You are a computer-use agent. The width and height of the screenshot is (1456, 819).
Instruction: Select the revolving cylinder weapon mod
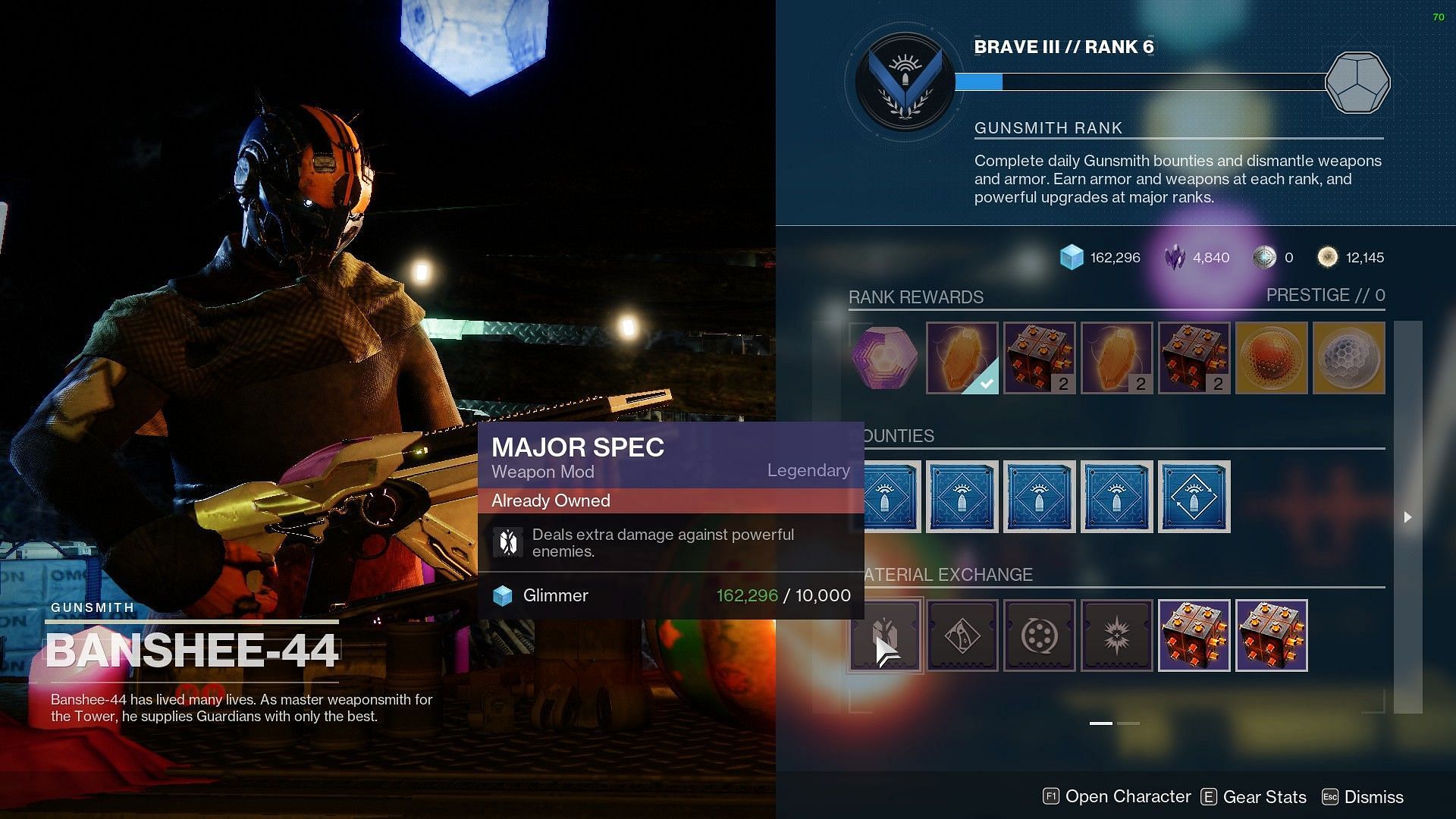point(1040,635)
